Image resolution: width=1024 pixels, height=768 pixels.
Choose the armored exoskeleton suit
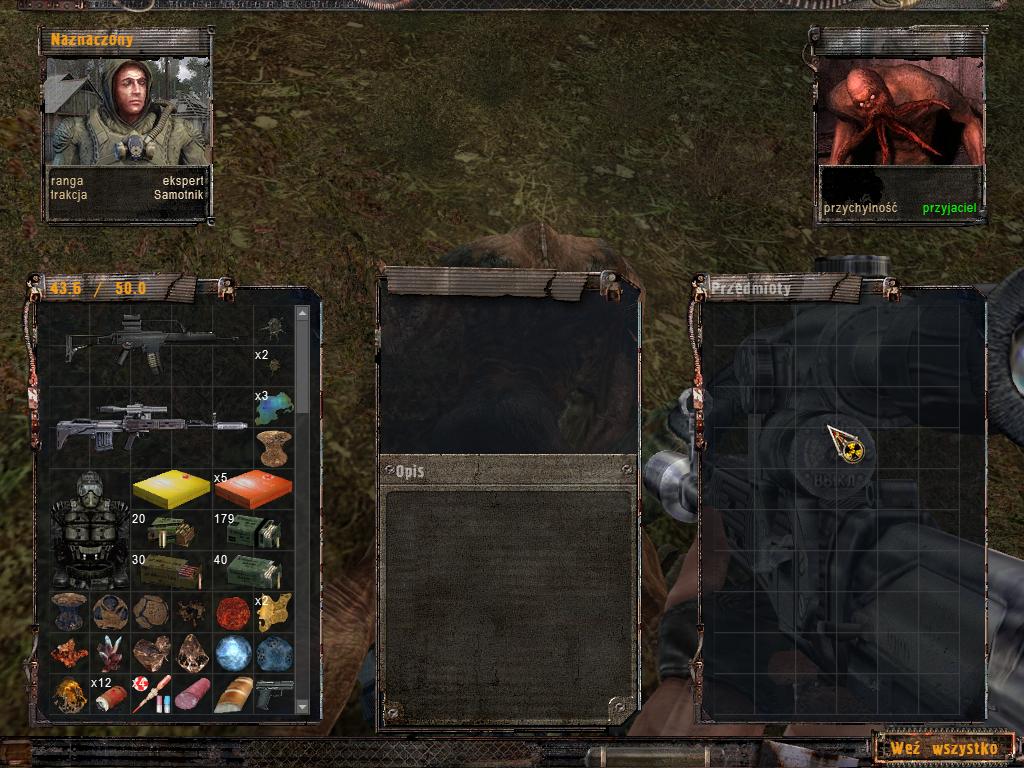pyautogui.click(x=89, y=529)
